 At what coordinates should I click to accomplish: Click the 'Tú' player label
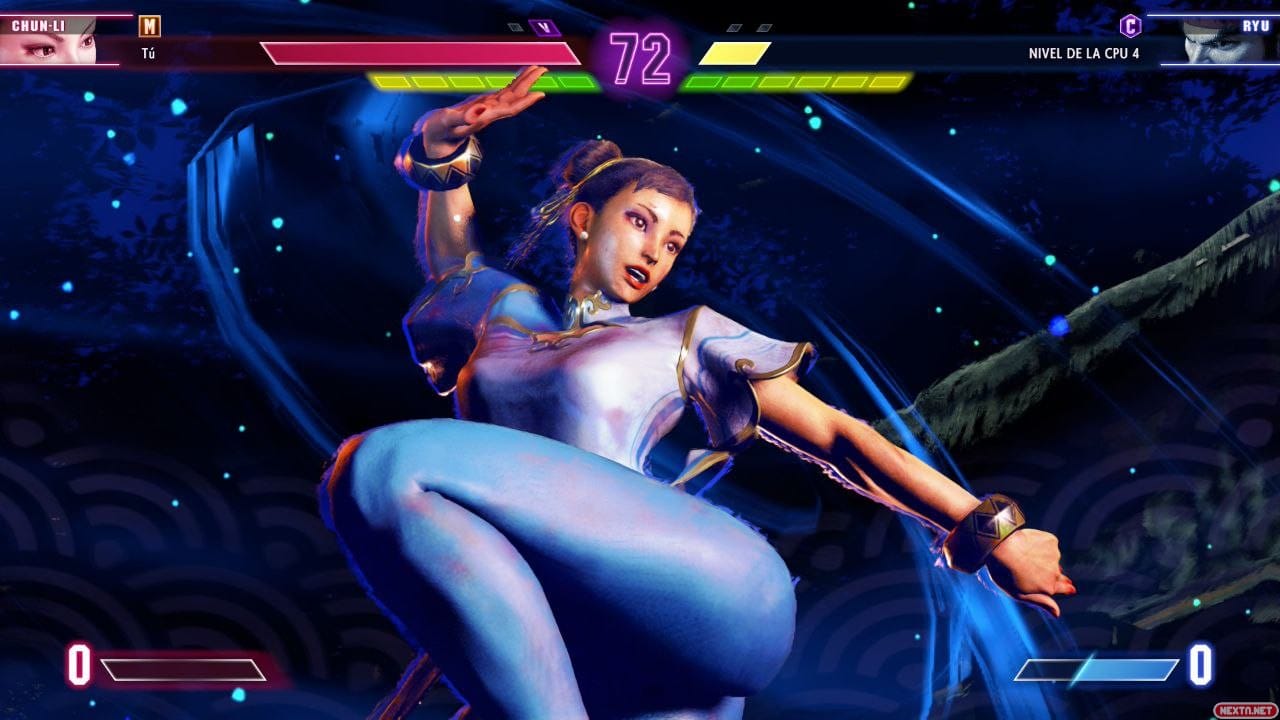pyautogui.click(x=148, y=52)
